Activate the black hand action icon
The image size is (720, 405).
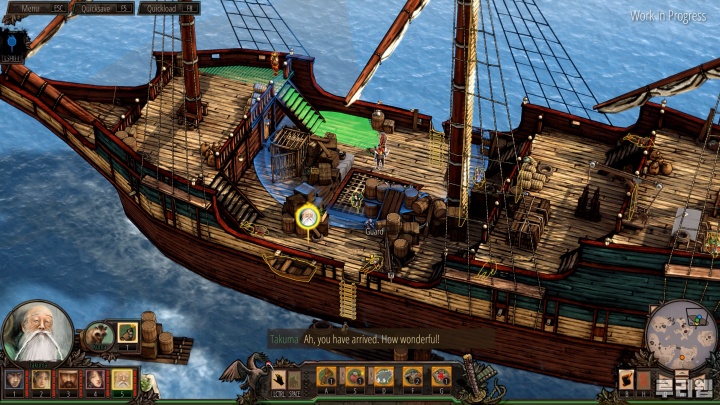[x=280, y=378]
